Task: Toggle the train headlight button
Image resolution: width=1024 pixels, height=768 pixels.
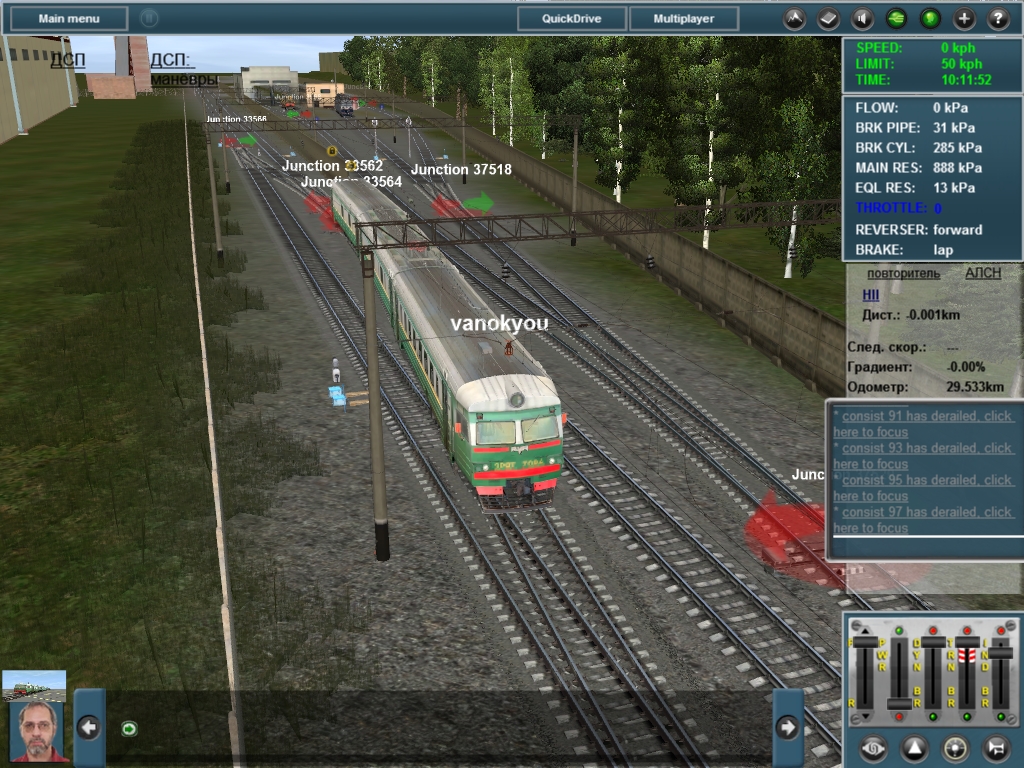Action: click(x=956, y=748)
